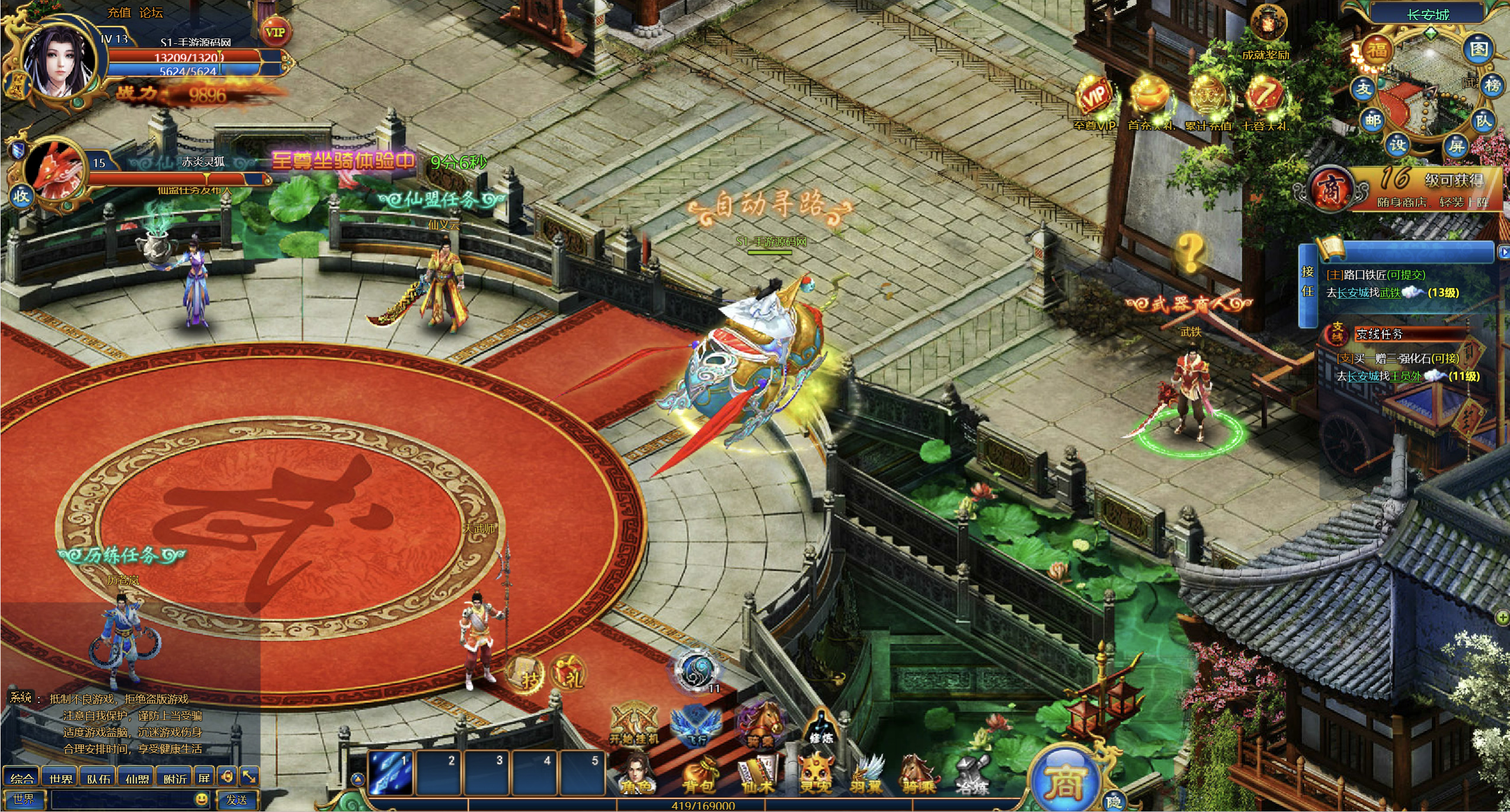
Task: Open the 角色 character sheet
Action: pos(636,775)
